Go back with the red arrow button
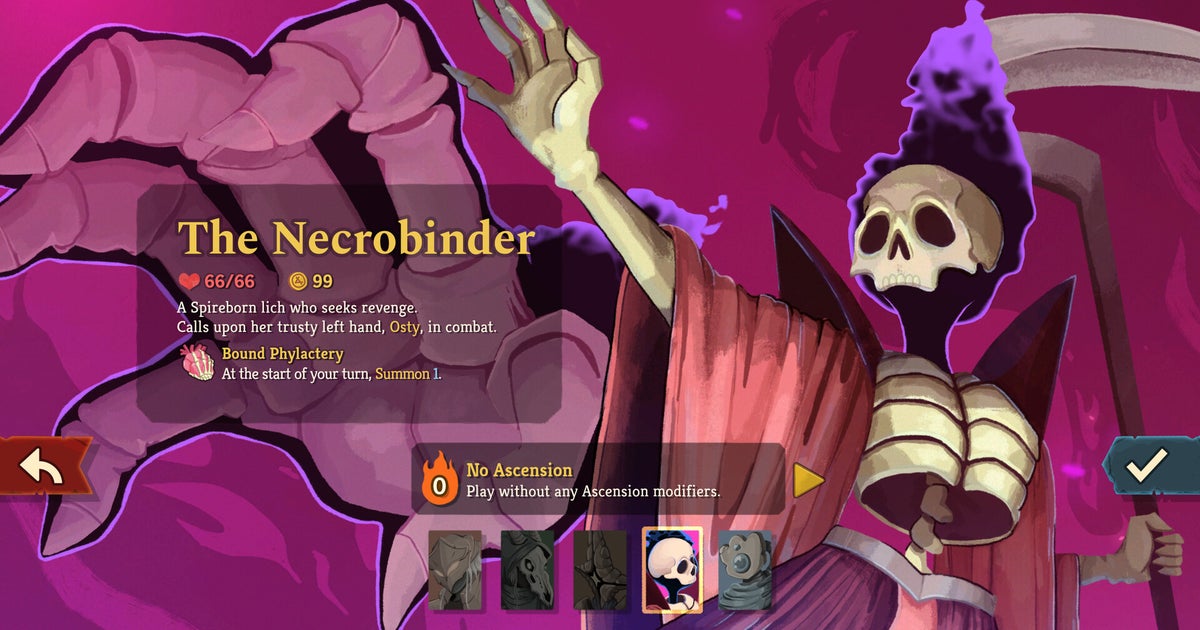1200x630 pixels. pyautogui.click(x=42, y=468)
